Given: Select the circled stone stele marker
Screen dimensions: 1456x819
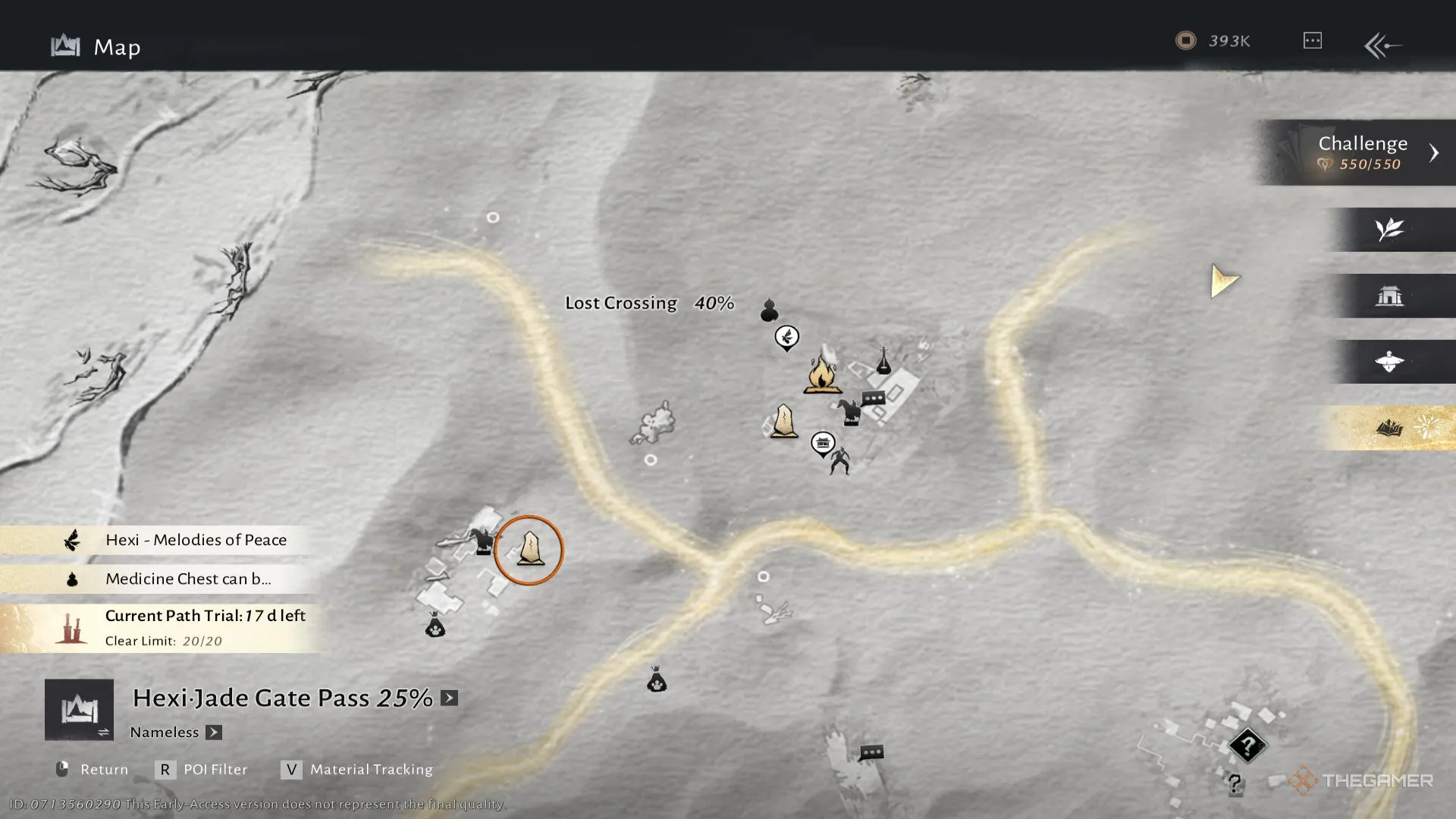Looking at the screenshot, I should [529, 549].
